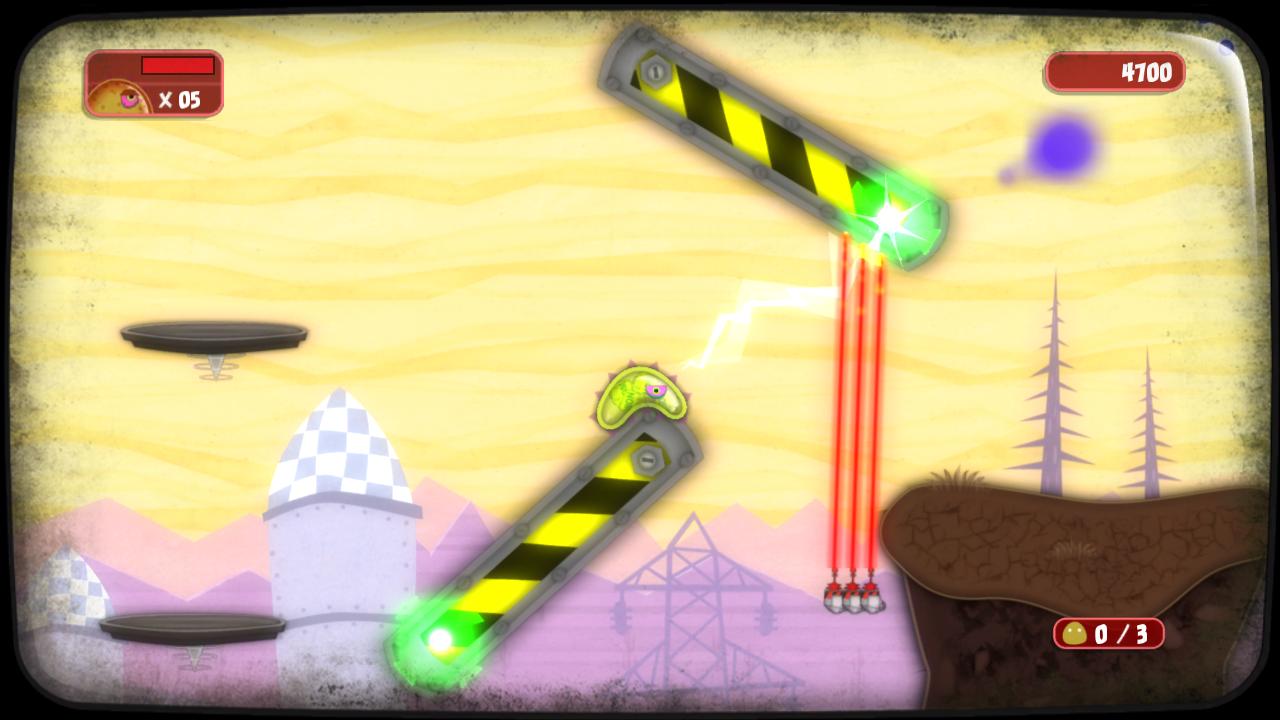Expand the lives counter badge
Image resolution: width=1280 pixels, height=720 pixels.
[155, 85]
